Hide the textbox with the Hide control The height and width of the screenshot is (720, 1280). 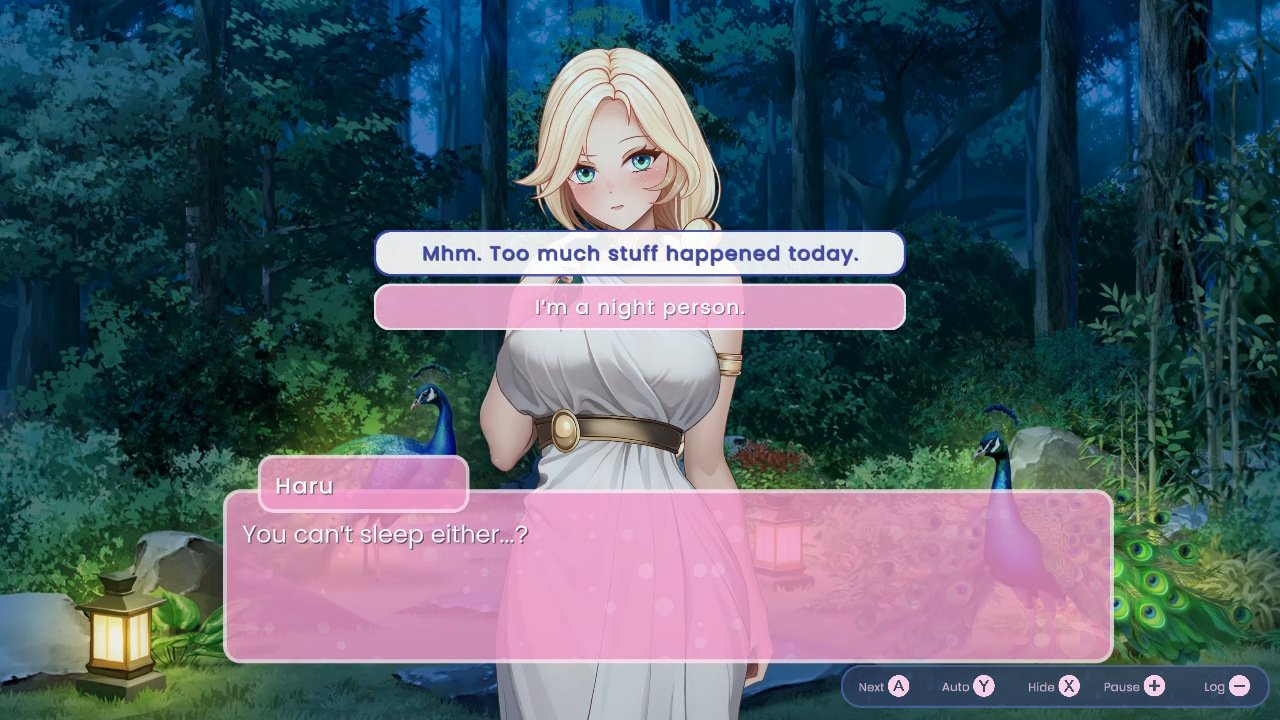1052,687
